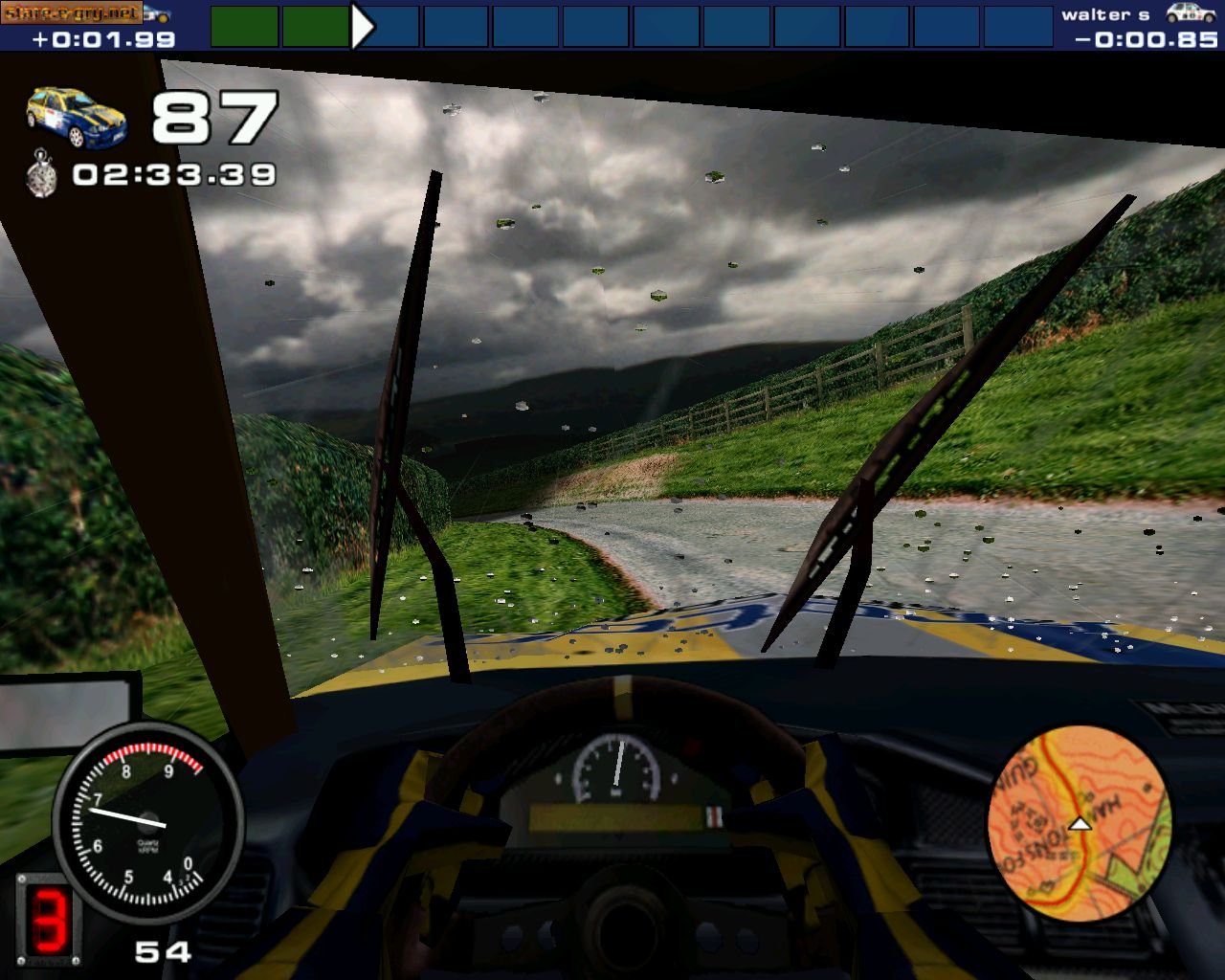Image resolution: width=1225 pixels, height=980 pixels.
Task: Click the speed value 54
Action: pyautogui.click(x=166, y=952)
